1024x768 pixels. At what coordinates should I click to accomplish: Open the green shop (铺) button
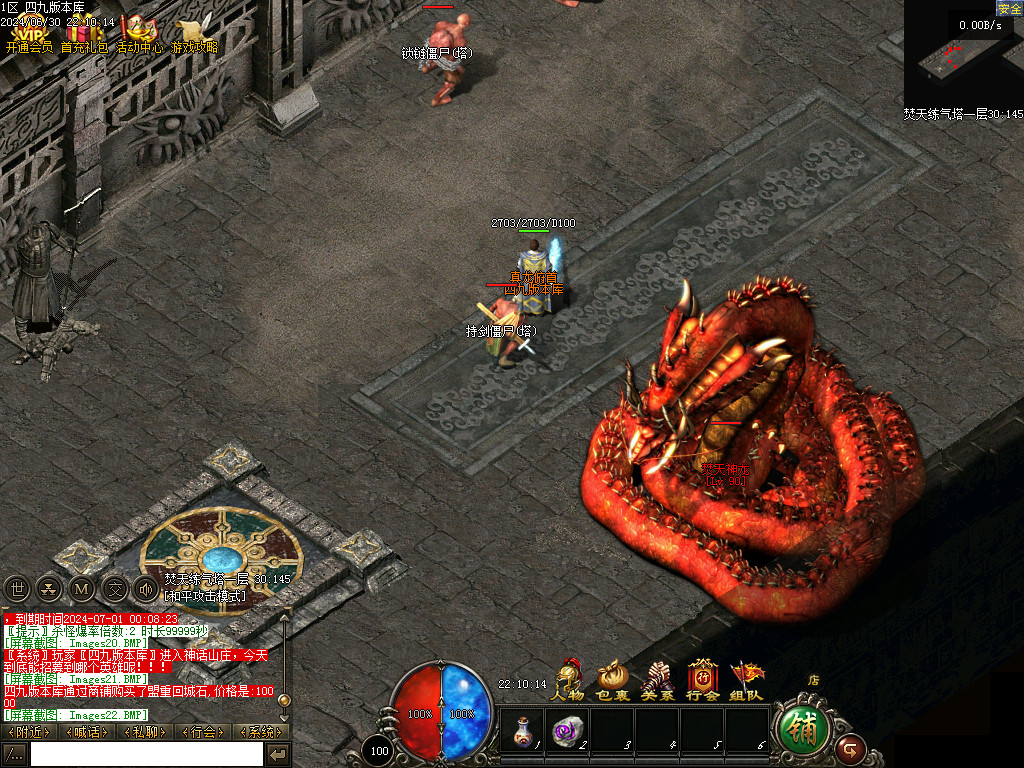pos(802,727)
